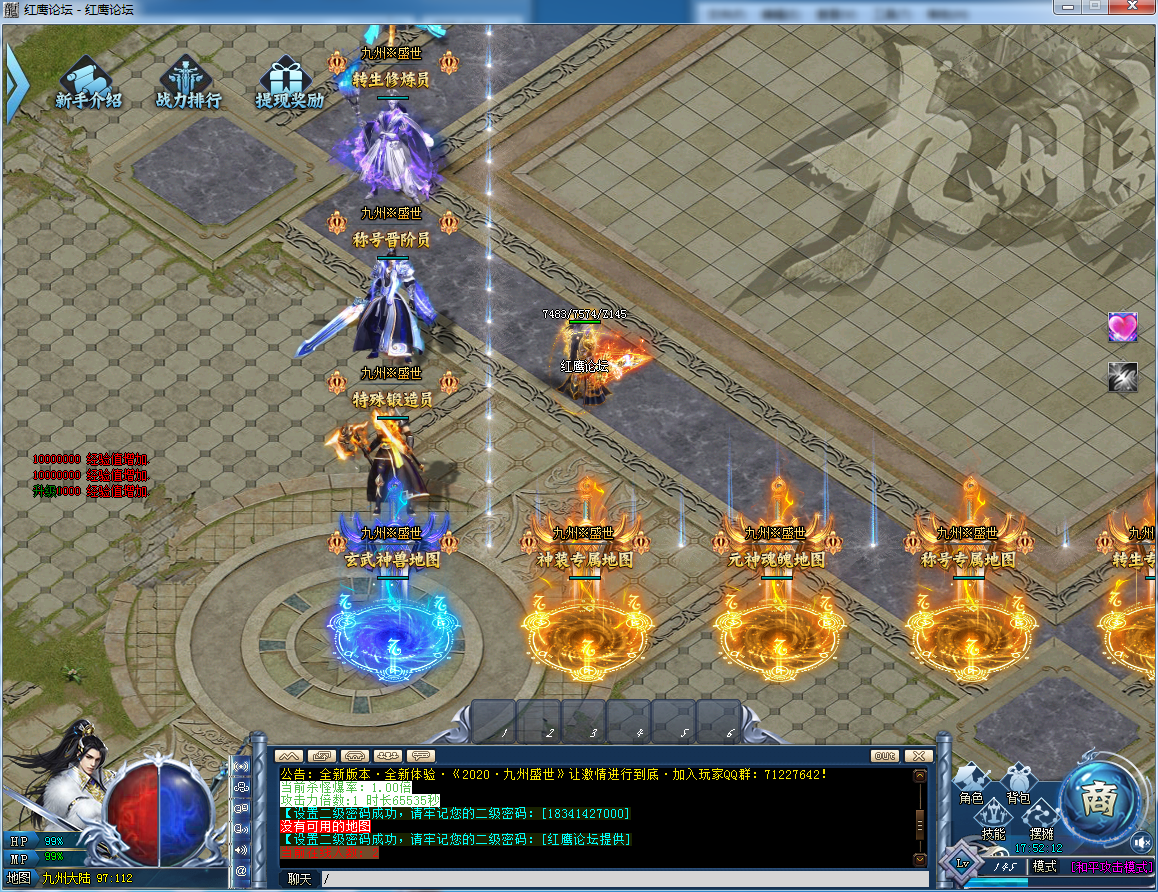
Task: Open the 地图 map button
Action: (x=19, y=878)
